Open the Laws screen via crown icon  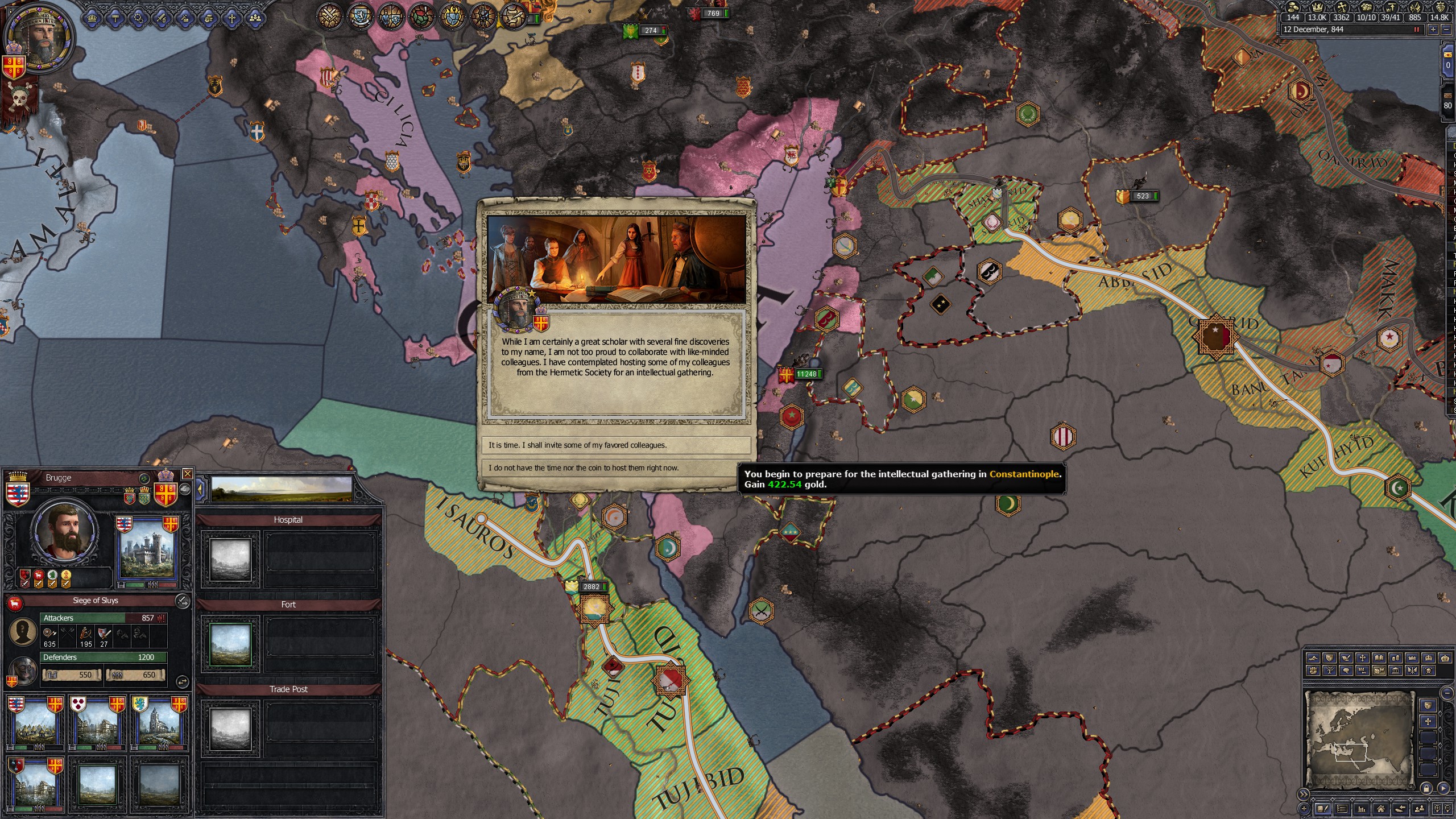92,17
